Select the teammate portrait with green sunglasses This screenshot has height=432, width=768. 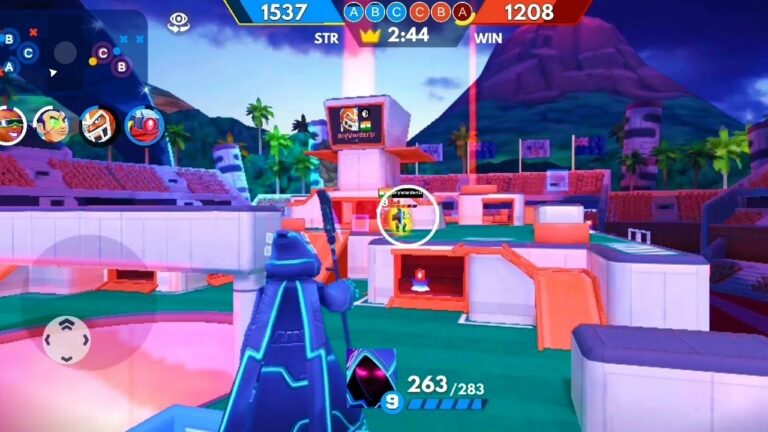tap(10, 125)
